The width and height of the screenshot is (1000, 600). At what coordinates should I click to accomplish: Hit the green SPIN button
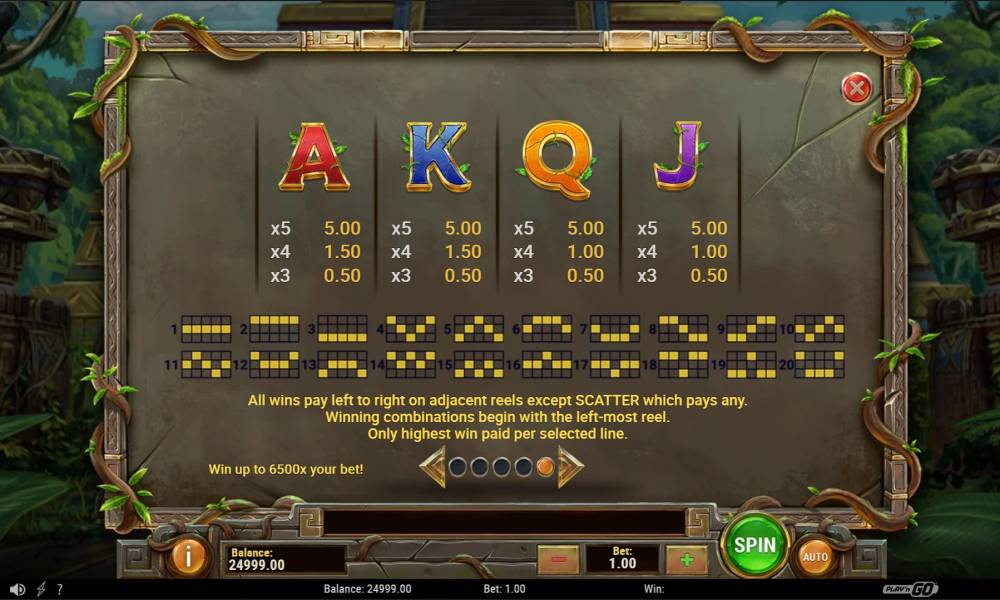click(755, 545)
